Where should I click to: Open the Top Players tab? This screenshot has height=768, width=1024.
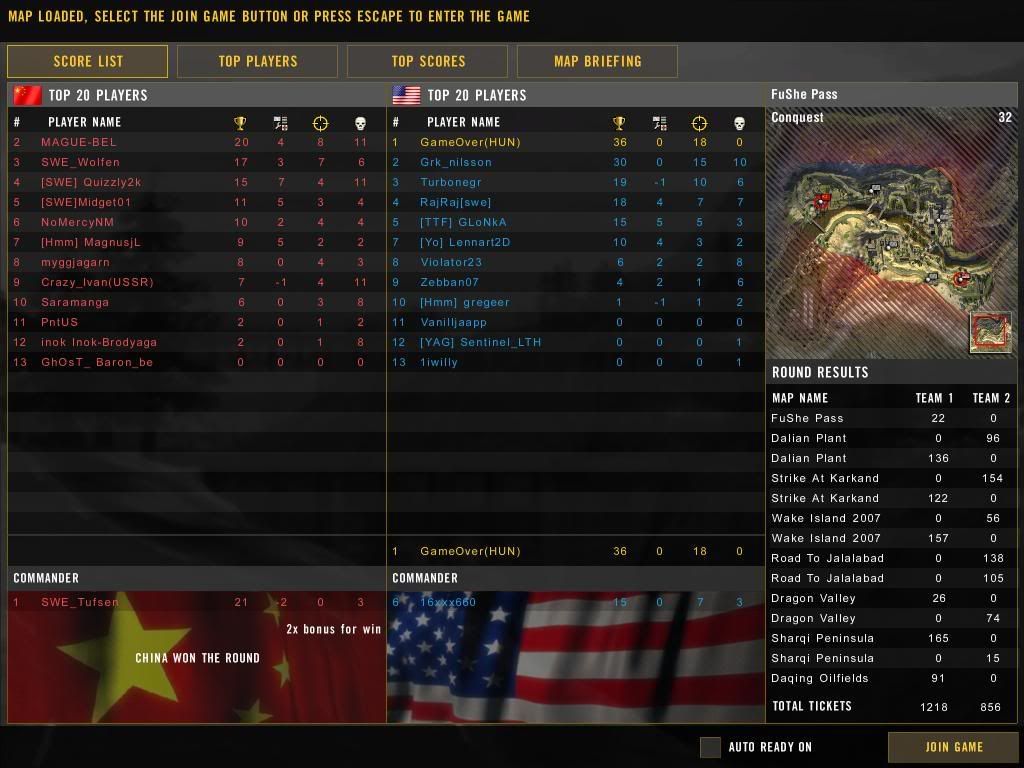(x=257, y=61)
